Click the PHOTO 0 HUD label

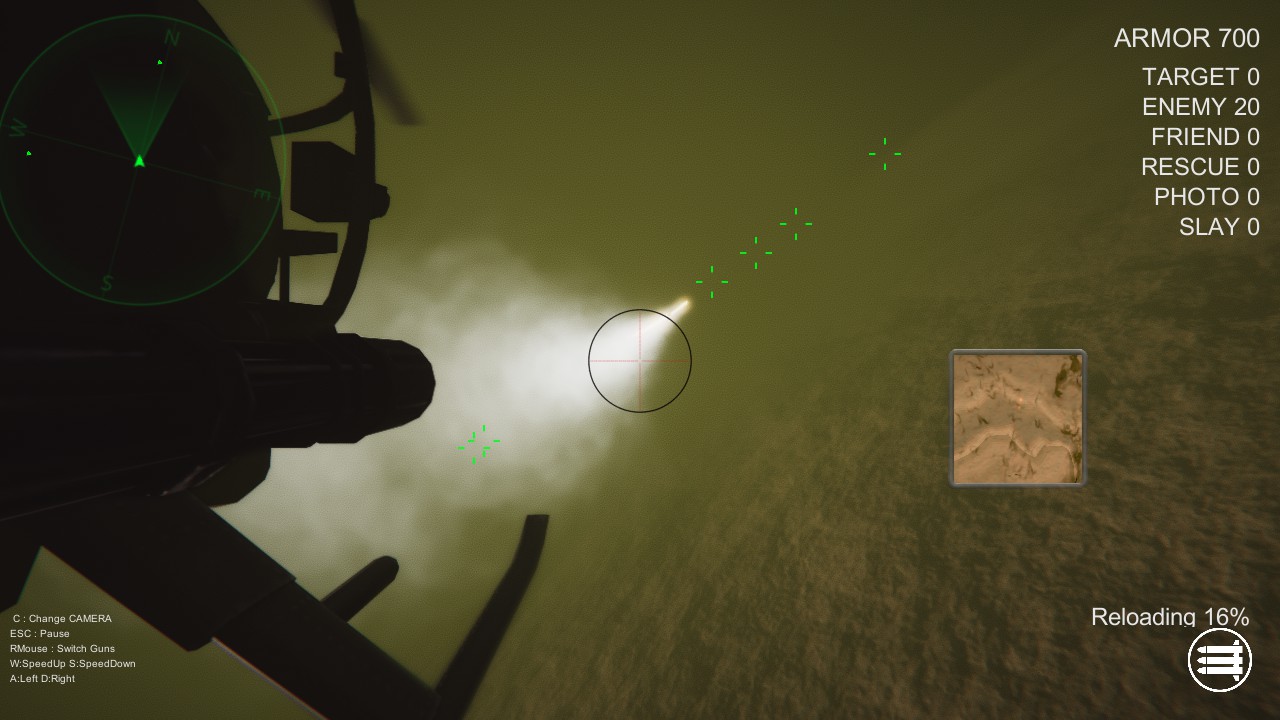coord(1209,197)
